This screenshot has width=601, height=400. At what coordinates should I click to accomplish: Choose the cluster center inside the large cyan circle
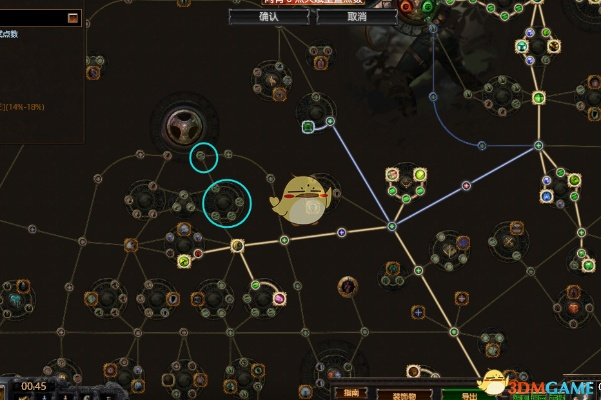227,202
